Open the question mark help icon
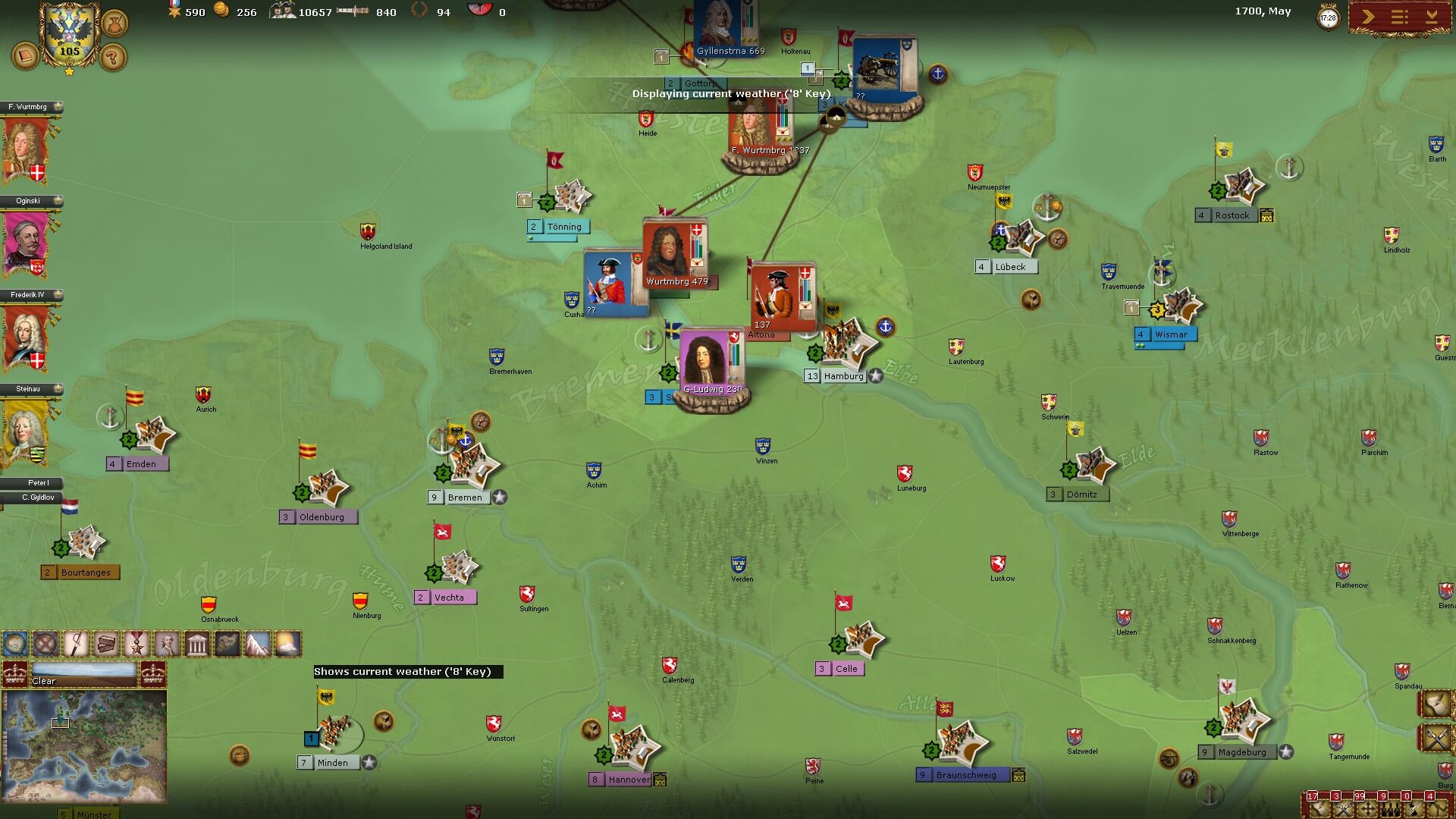The width and height of the screenshot is (1456, 819). [113, 56]
